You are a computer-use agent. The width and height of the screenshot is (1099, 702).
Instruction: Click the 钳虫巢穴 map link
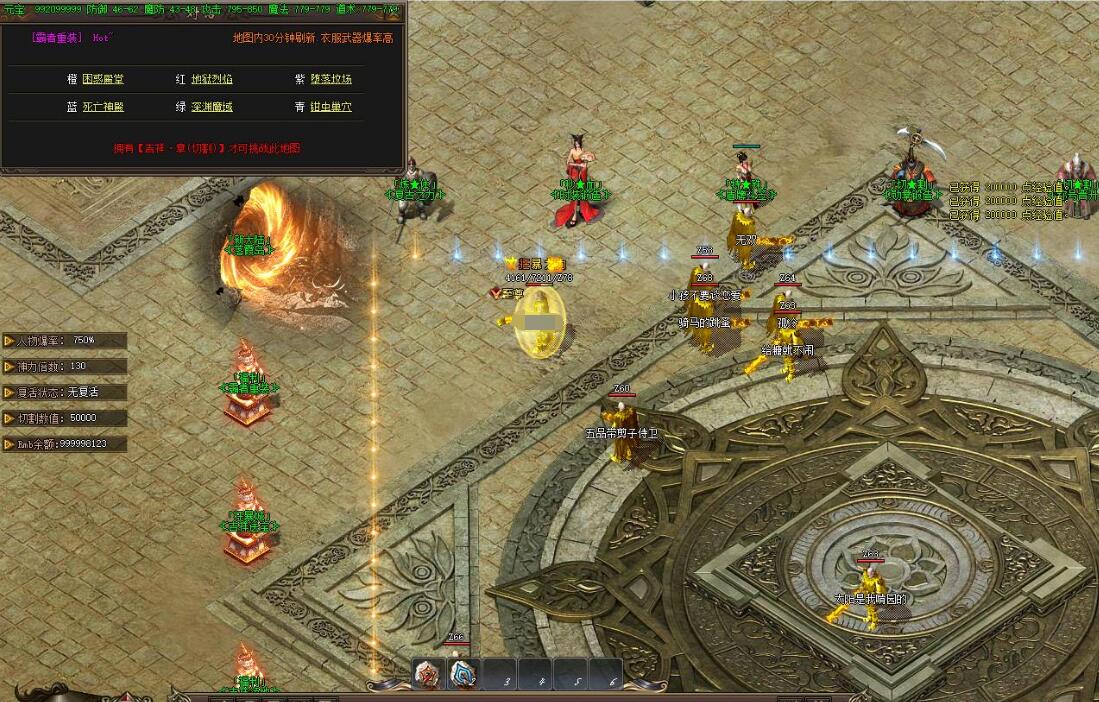(330, 106)
